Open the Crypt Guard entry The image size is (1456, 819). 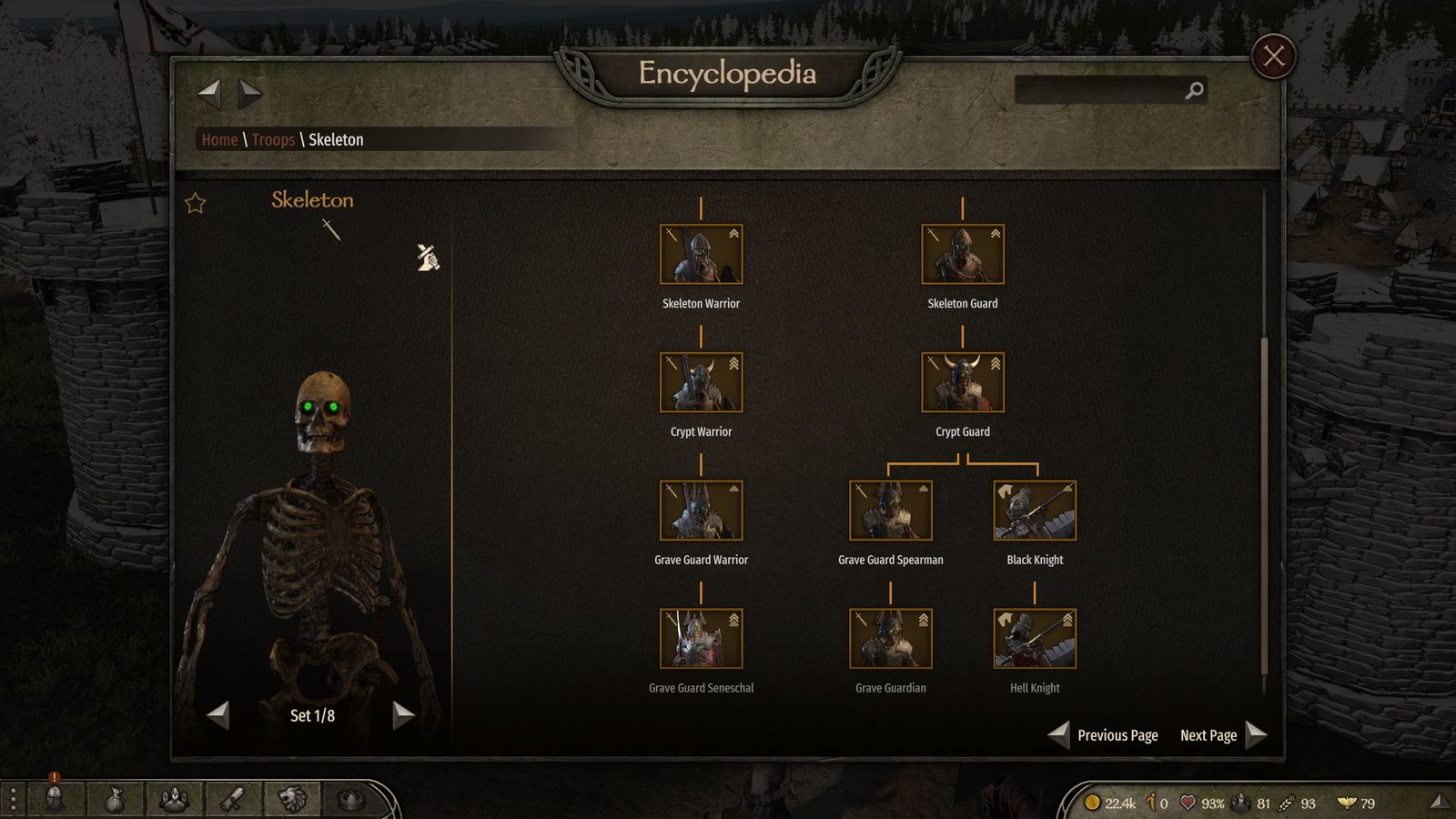click(x=962, y=383)
